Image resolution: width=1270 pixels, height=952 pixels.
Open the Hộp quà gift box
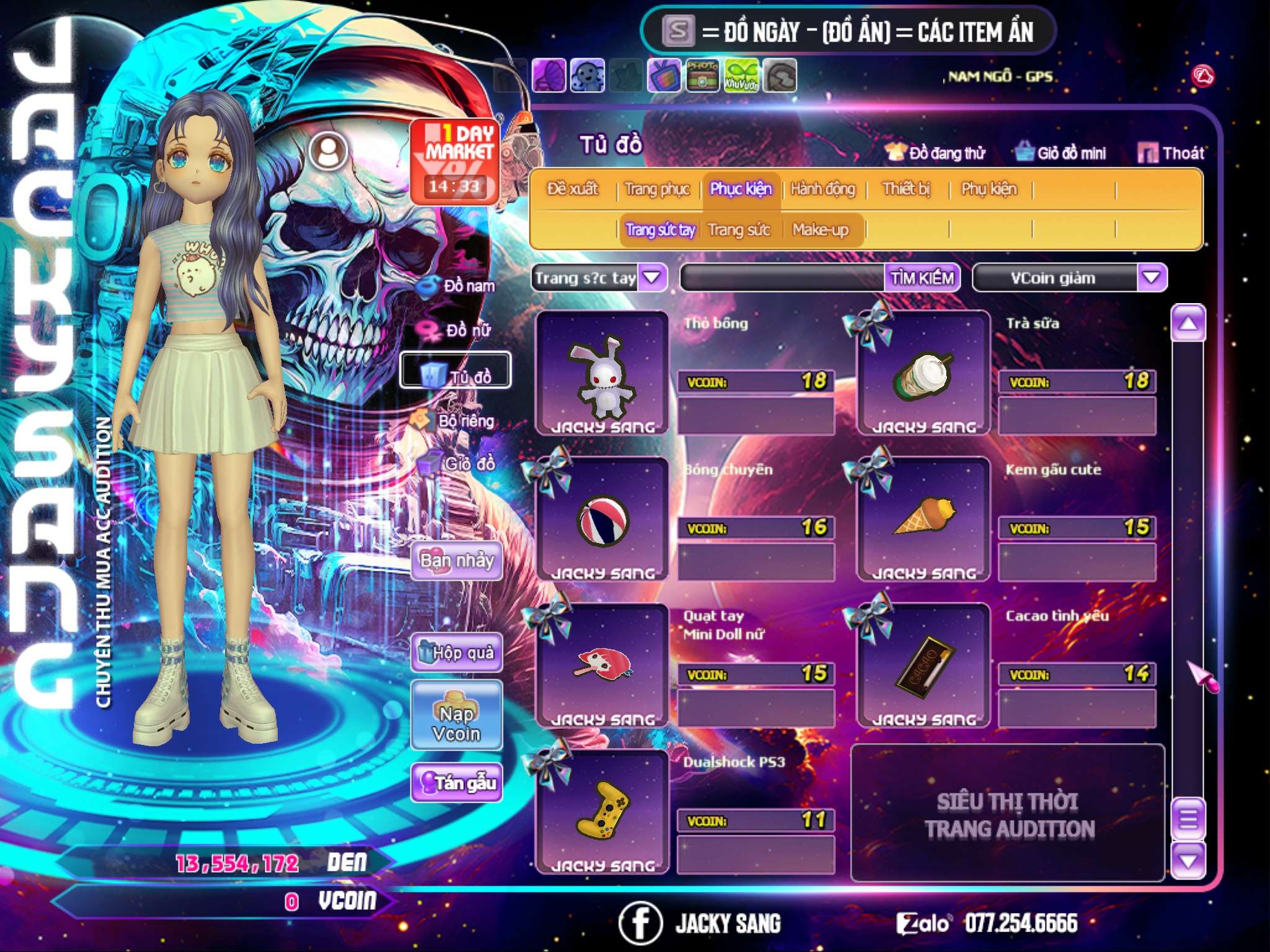(456, 653)
